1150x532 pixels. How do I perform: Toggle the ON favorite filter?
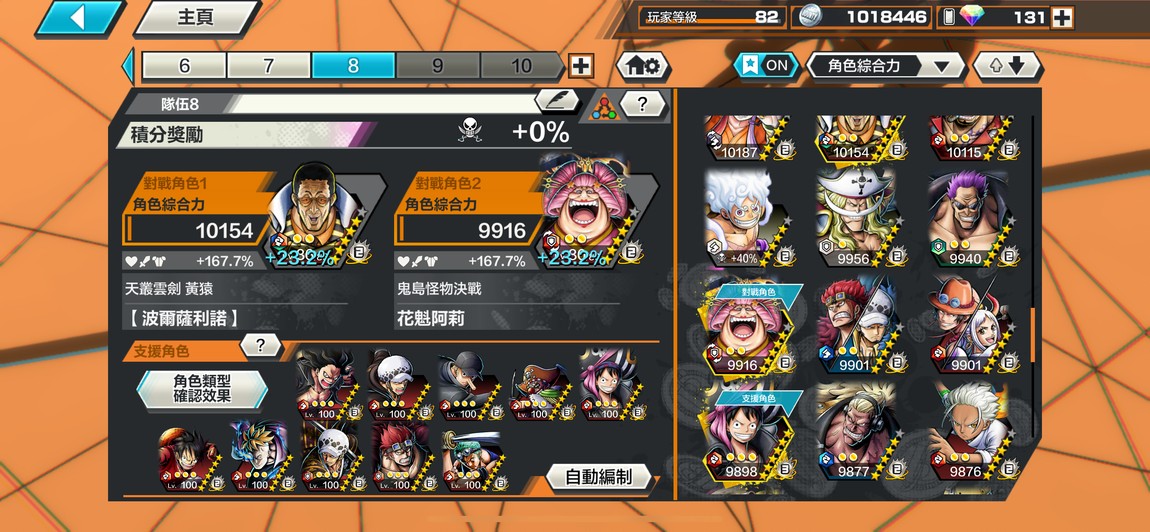[765, 66]
